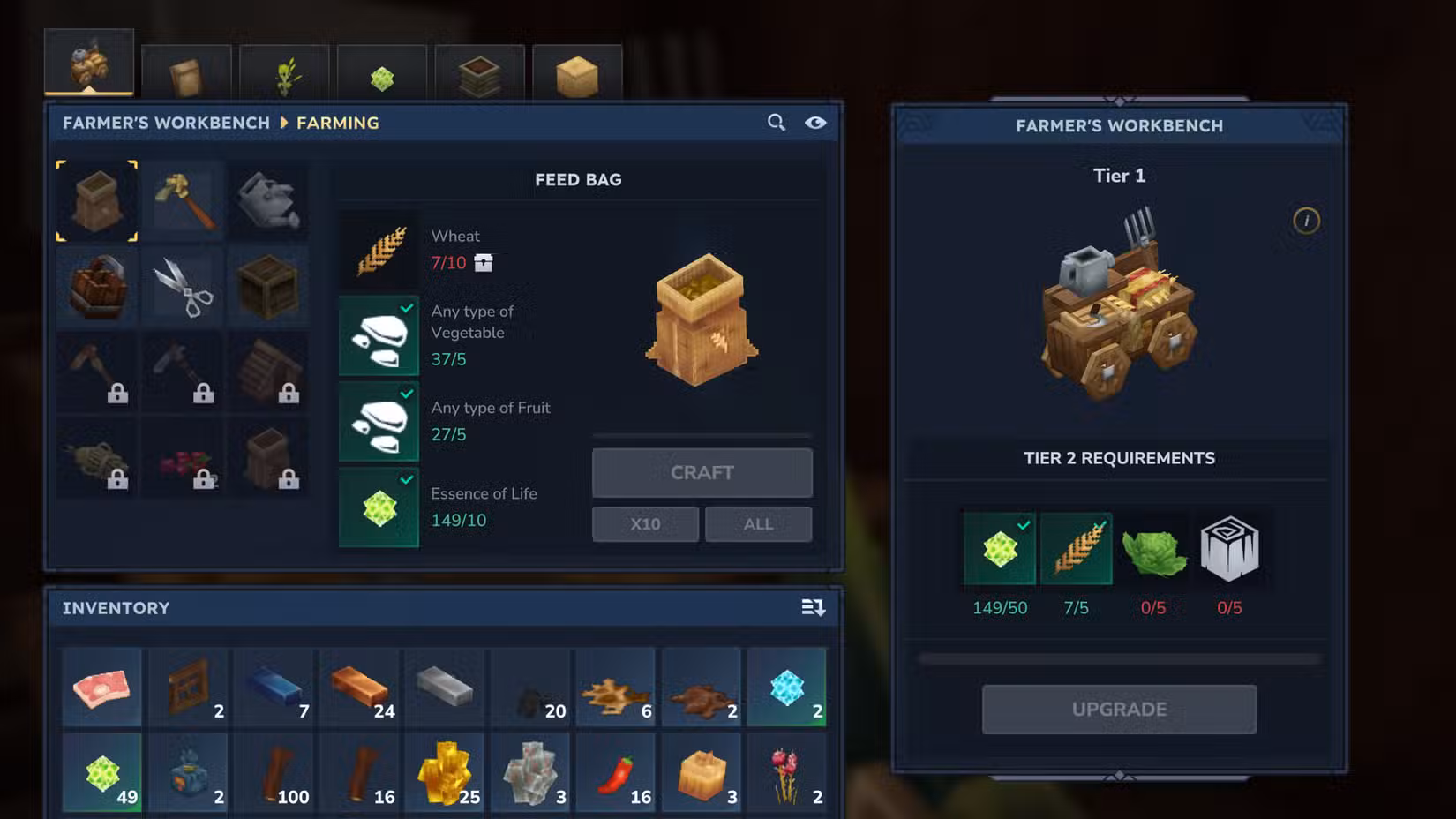Switch to the sapling category tab
Image resolution: width=1456 pixels, height=819 pixels.
pos(284,71)
